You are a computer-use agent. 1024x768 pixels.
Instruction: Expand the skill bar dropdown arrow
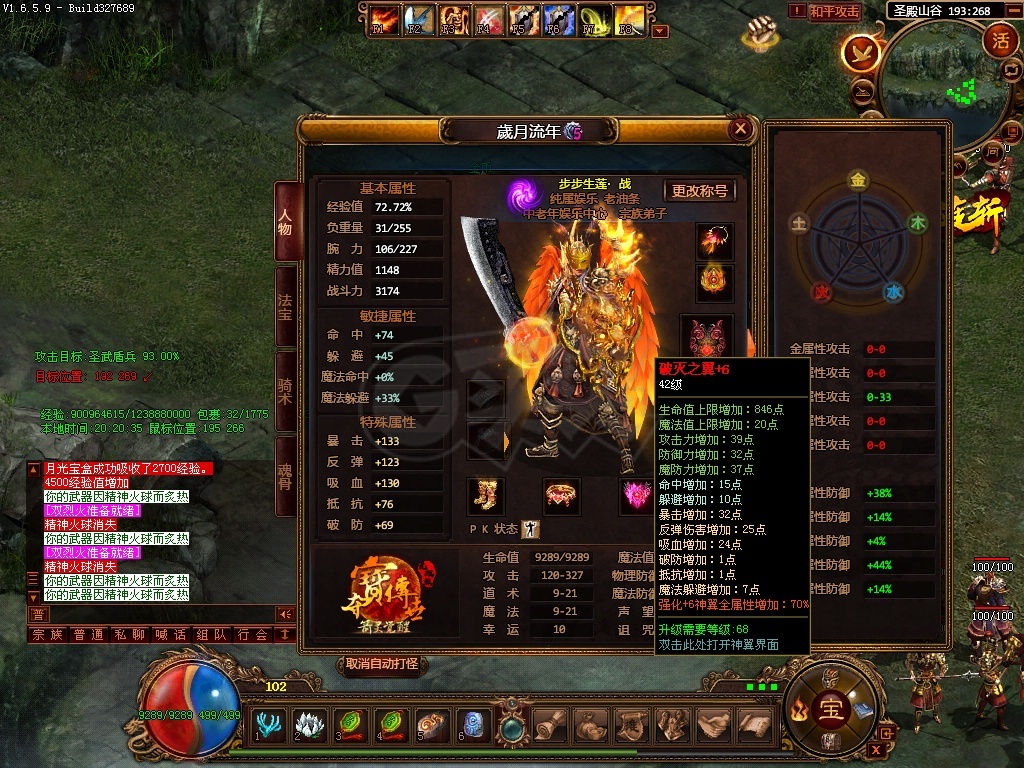[x=659, y=31]
